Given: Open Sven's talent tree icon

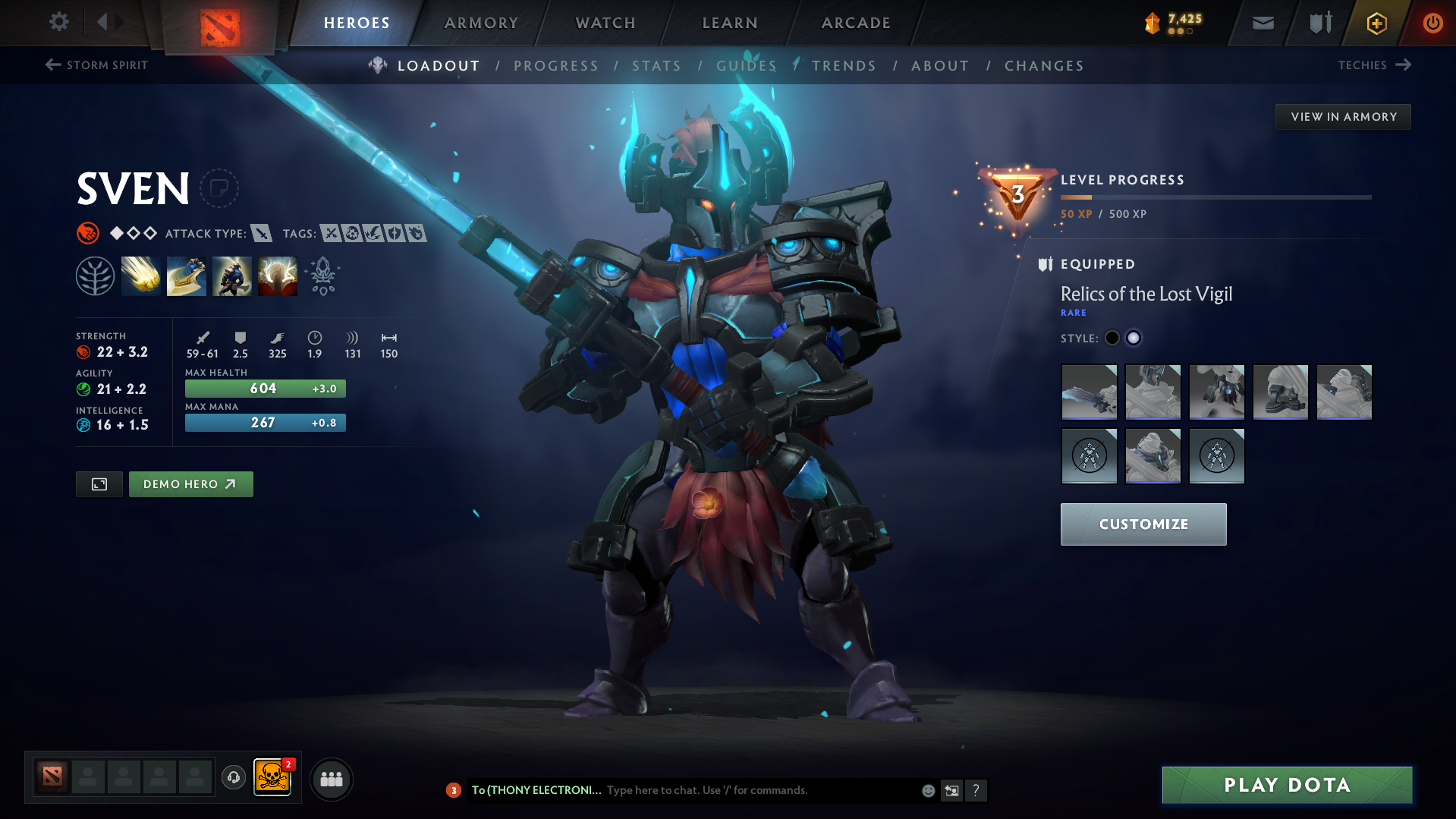Looking at the screenshot, I should coord(95,276).
